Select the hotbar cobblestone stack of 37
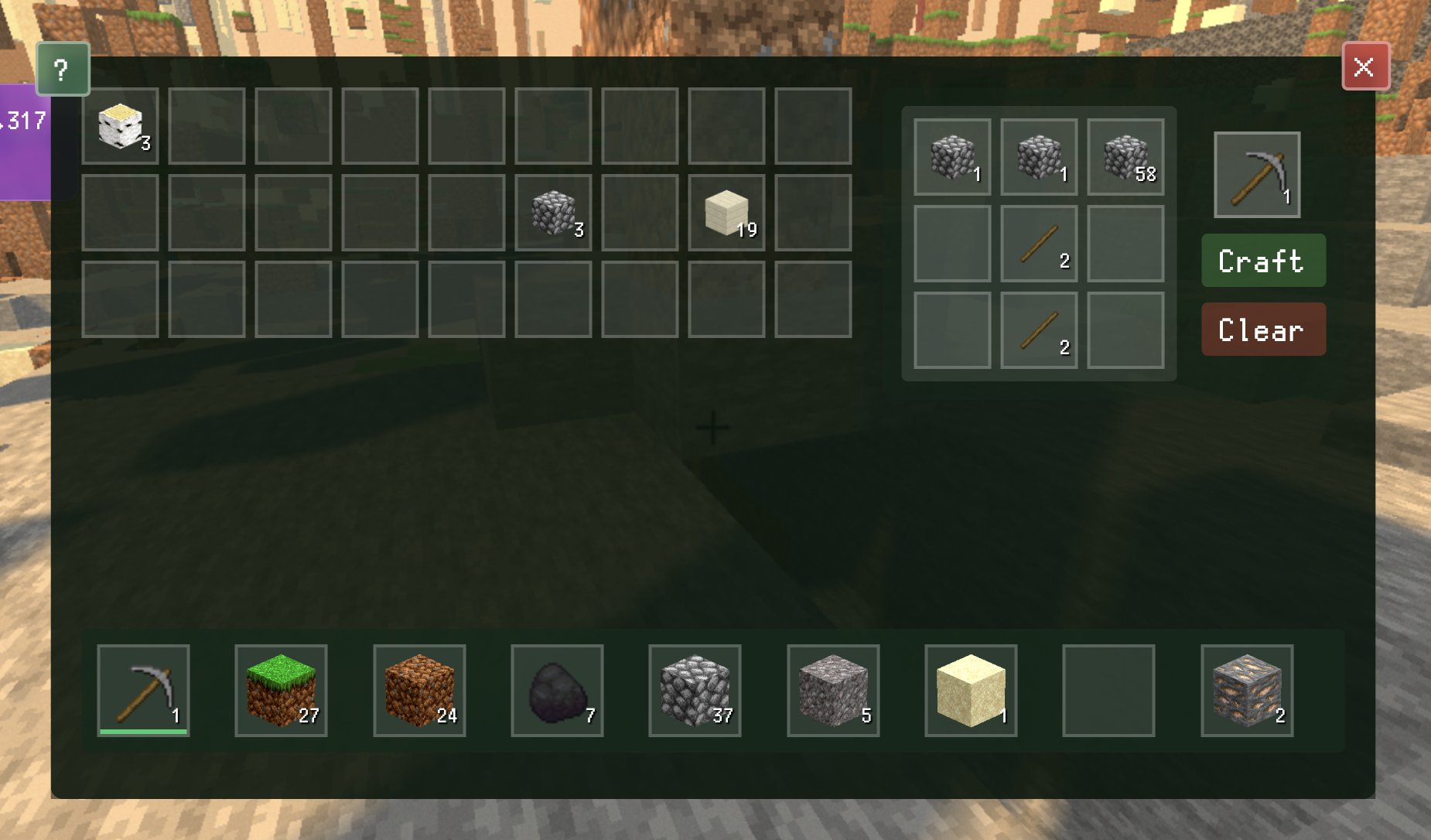The image size is (1431, 840). point(695,690)
